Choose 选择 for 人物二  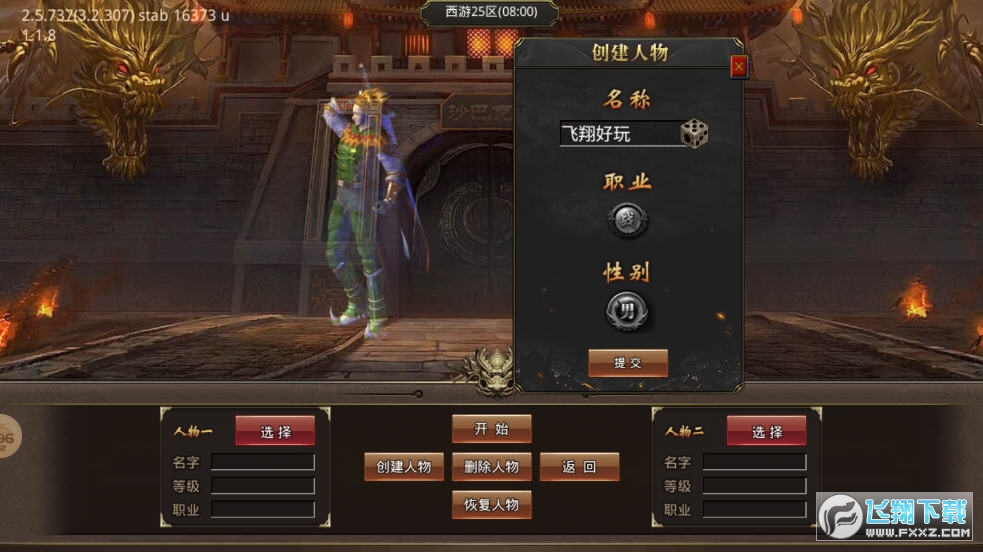pyautogui.click(x=767, y=431)
